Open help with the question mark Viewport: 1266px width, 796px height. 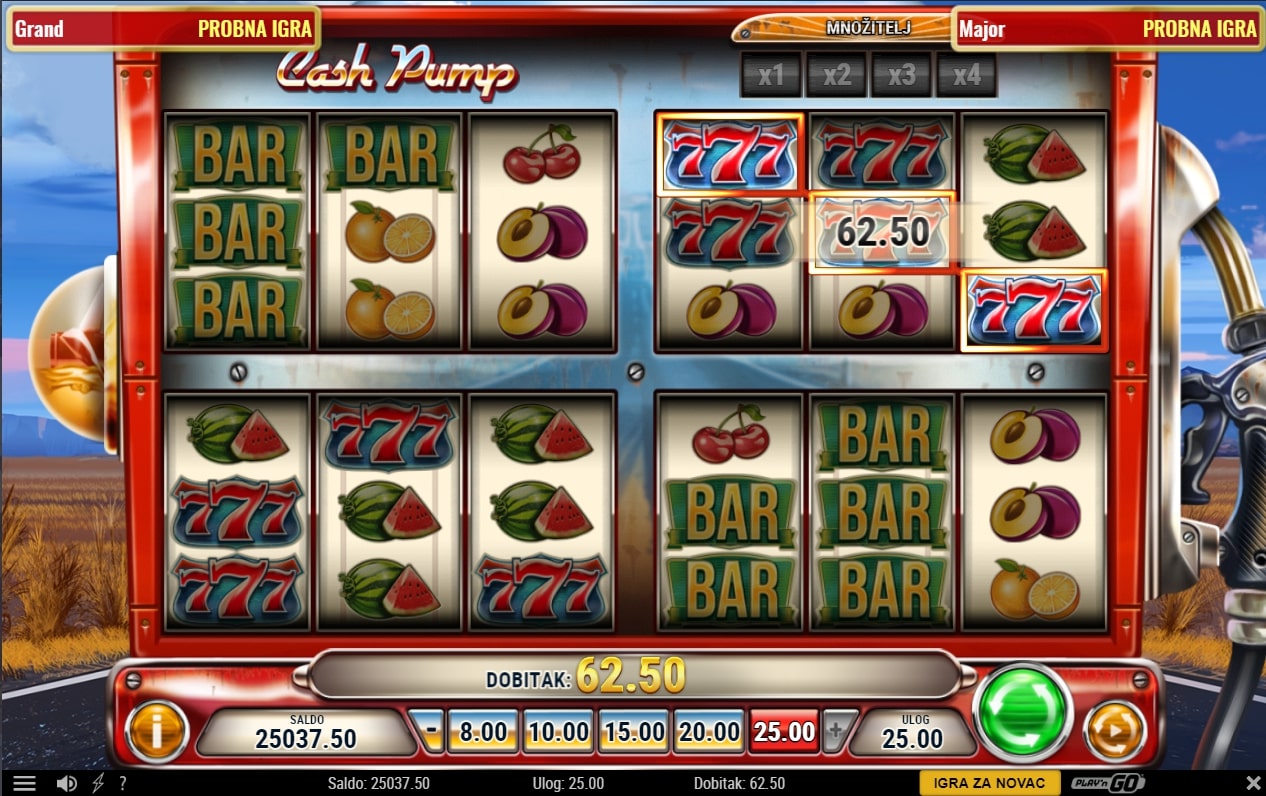(122, 784)
